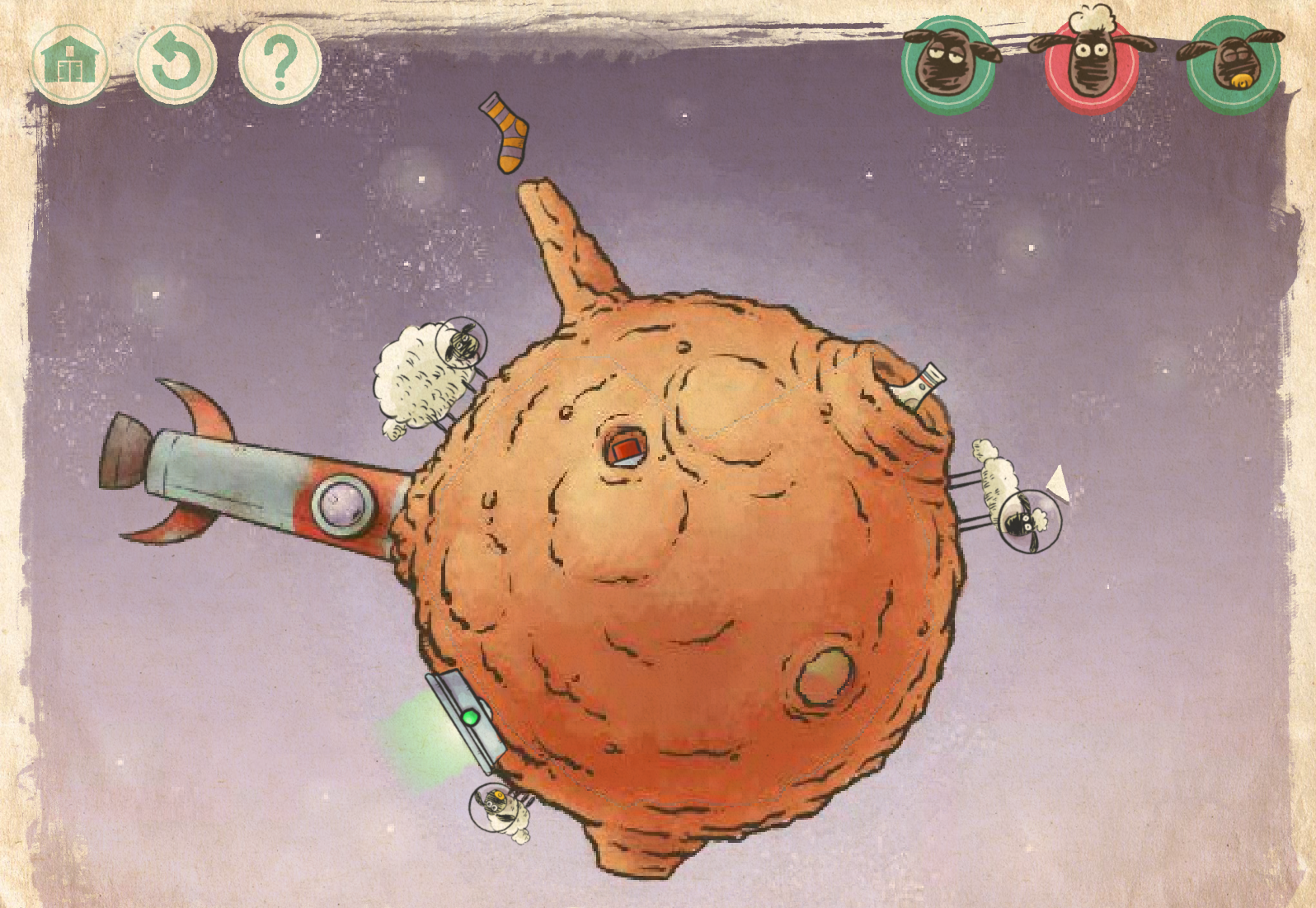Choose Shaun's portrait on the red circle
Viewport: 1316px width, 908px height.
(1091, 63)
